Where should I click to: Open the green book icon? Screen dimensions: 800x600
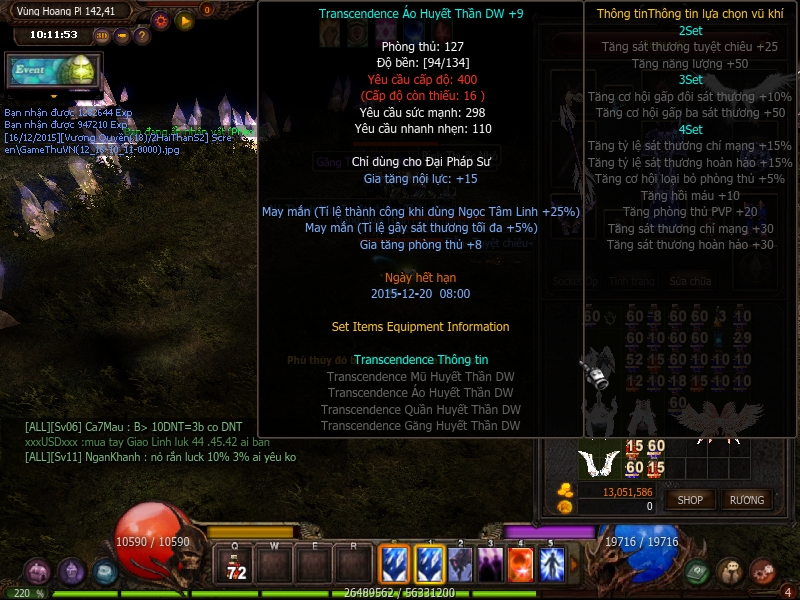click(x=698, y=571)
